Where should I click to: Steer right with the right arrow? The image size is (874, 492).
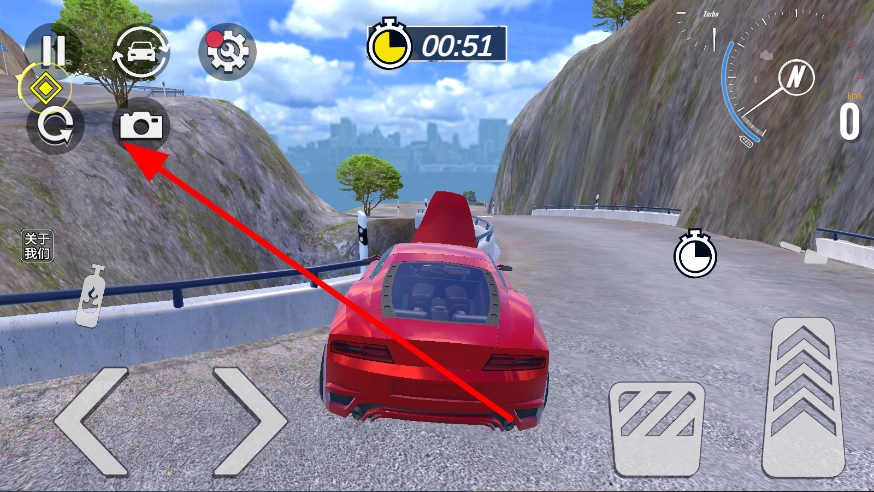(248, 420)
